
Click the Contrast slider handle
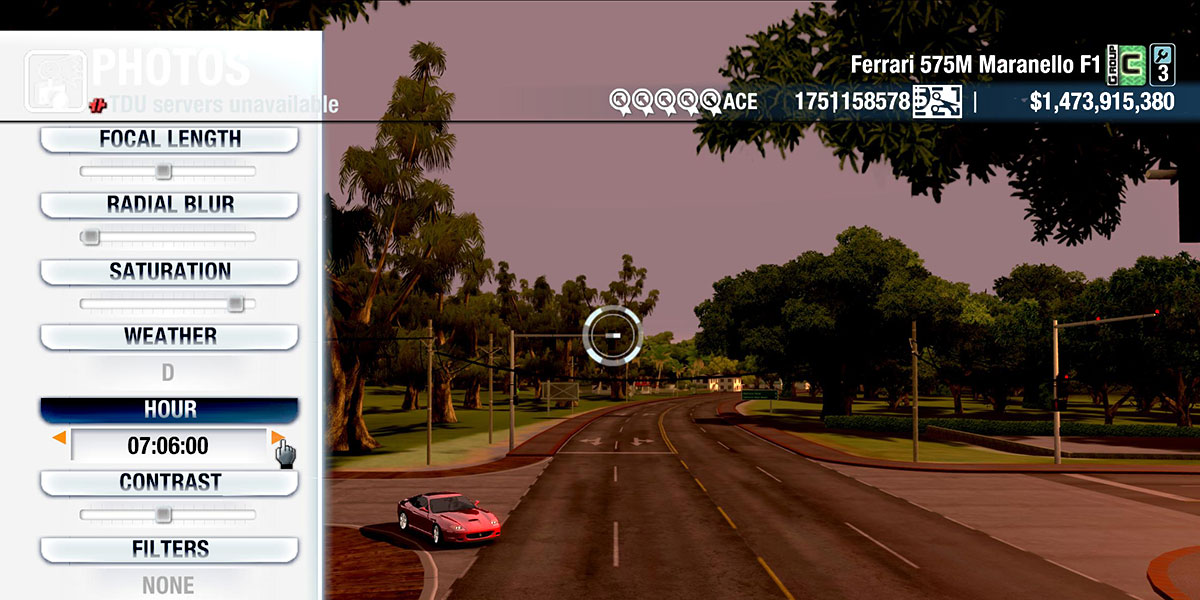[x=163, y=514]
